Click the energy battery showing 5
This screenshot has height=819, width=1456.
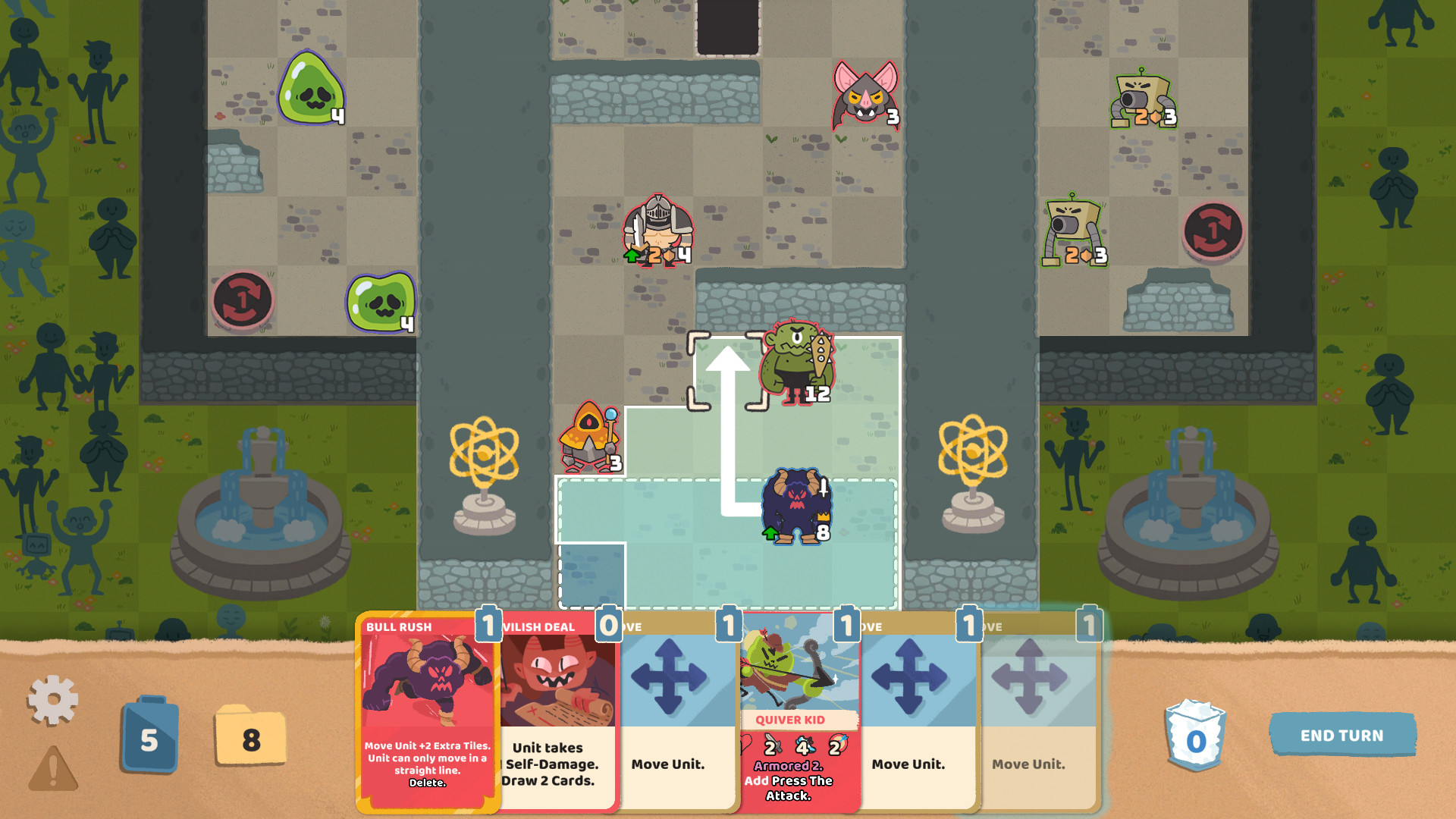[x=149, y=736]
